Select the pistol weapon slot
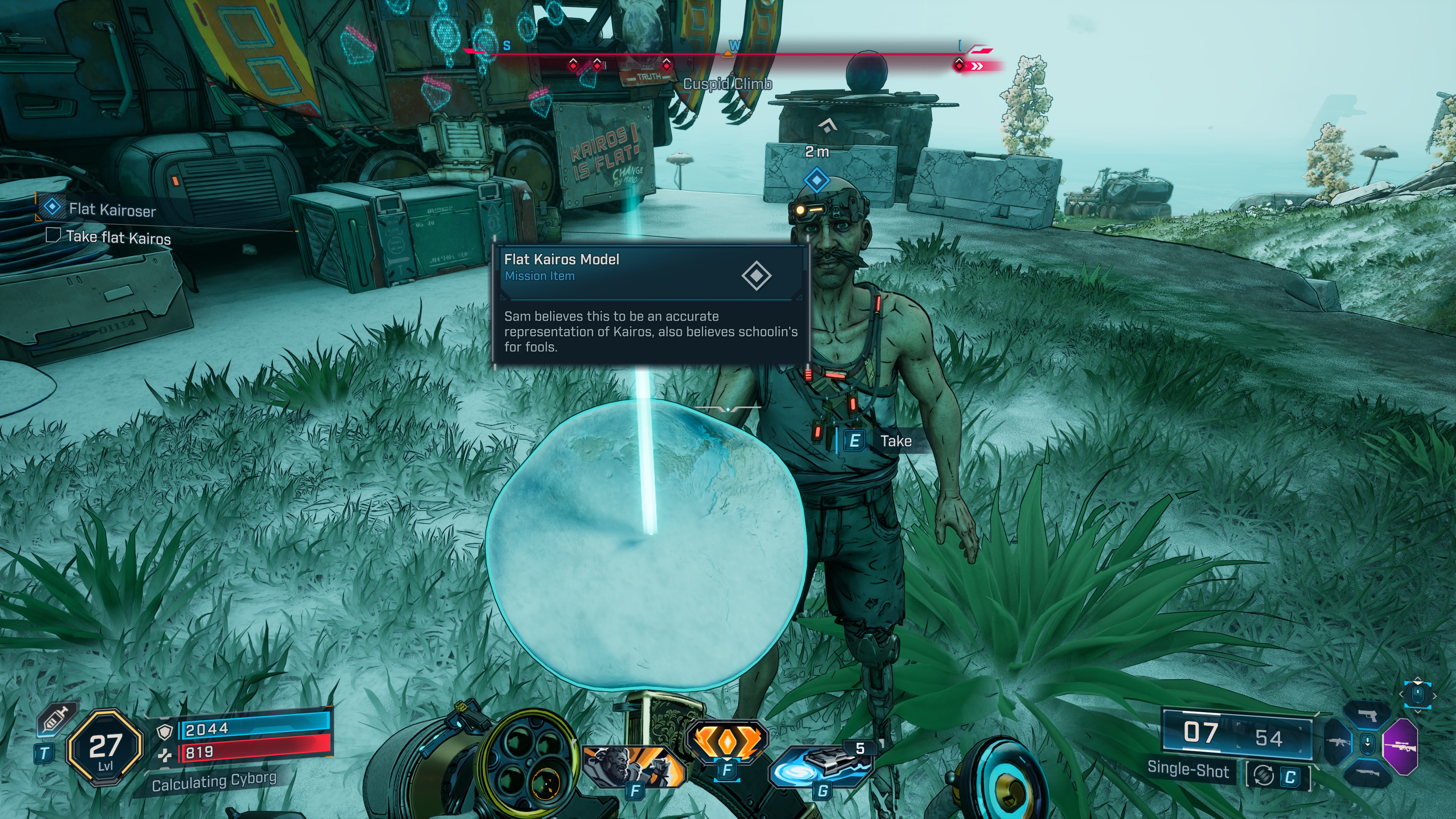The height and width of the screenshot is (819, 1456). 1367,715
